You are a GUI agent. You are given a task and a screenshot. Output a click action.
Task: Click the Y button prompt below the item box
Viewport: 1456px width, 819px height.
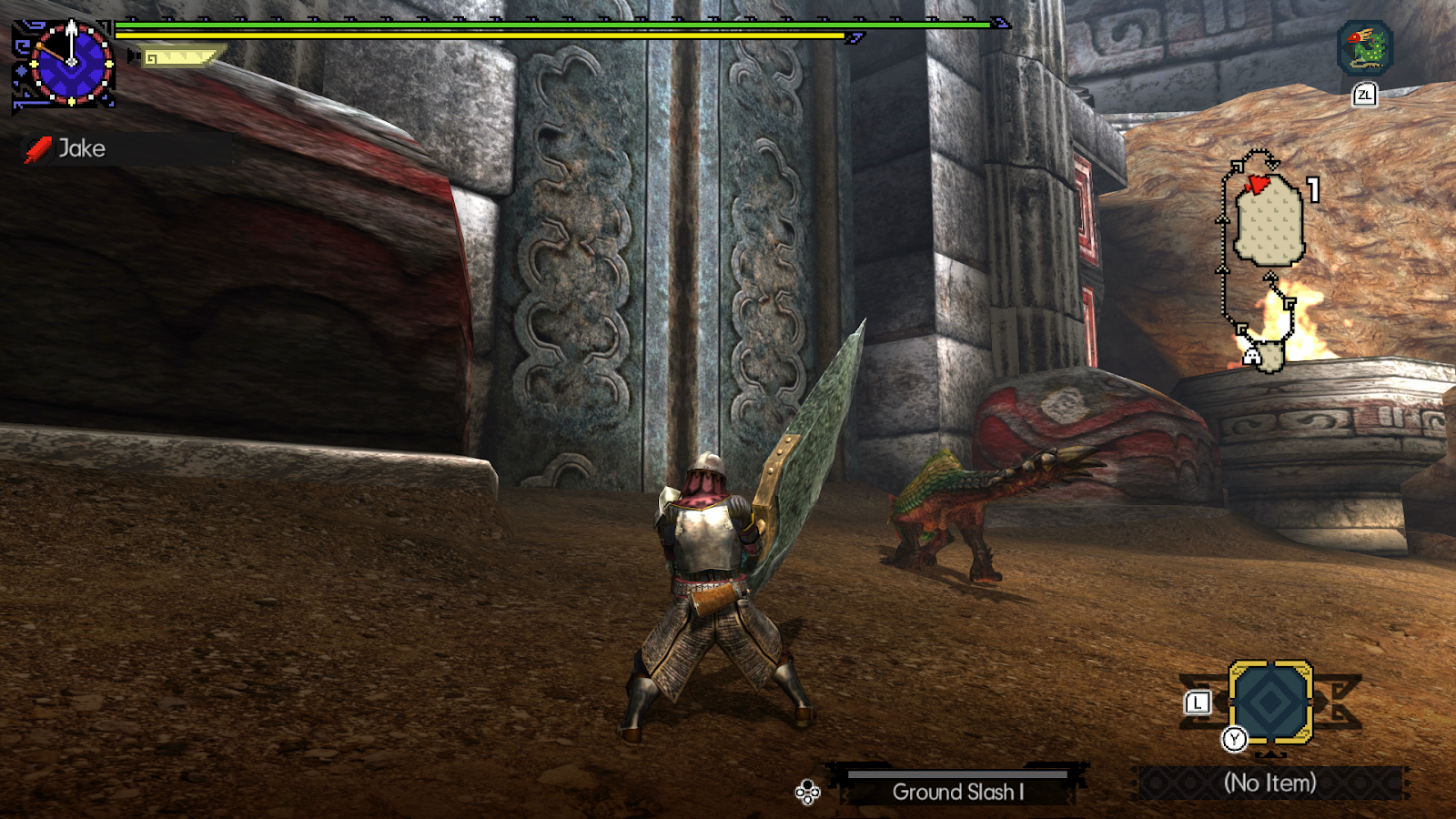(x=1237, y=739)
